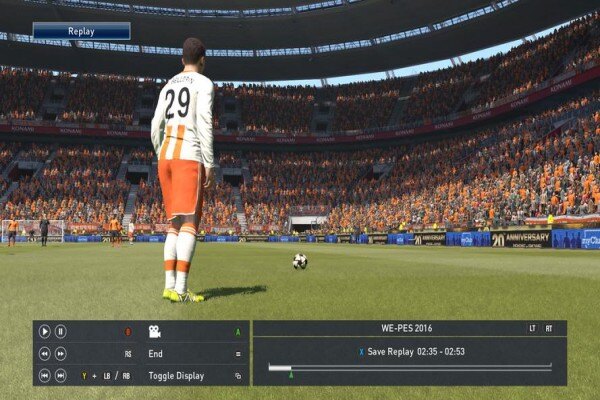Viewport: 600px width, 400px height.
Task: Rewind the replay
Action: (x=45, y=353)
